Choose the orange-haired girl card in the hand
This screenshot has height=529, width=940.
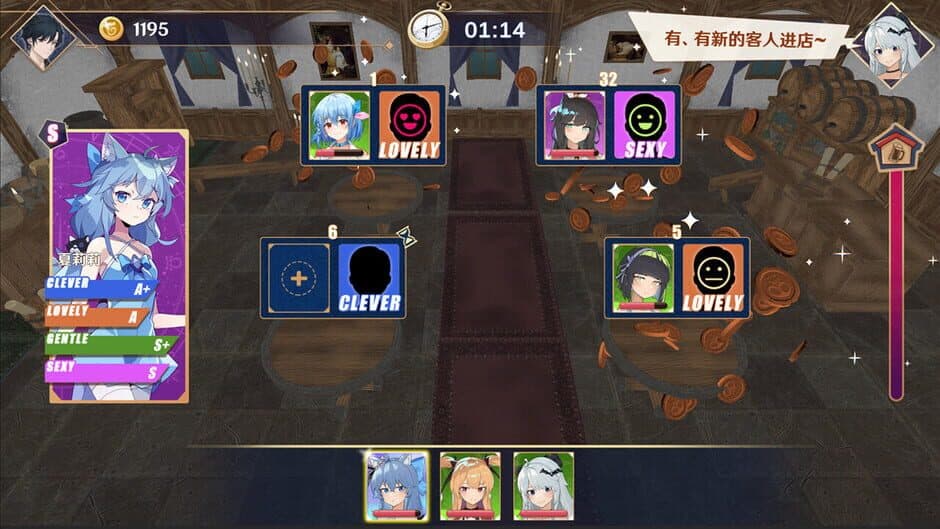pos(470,484)
